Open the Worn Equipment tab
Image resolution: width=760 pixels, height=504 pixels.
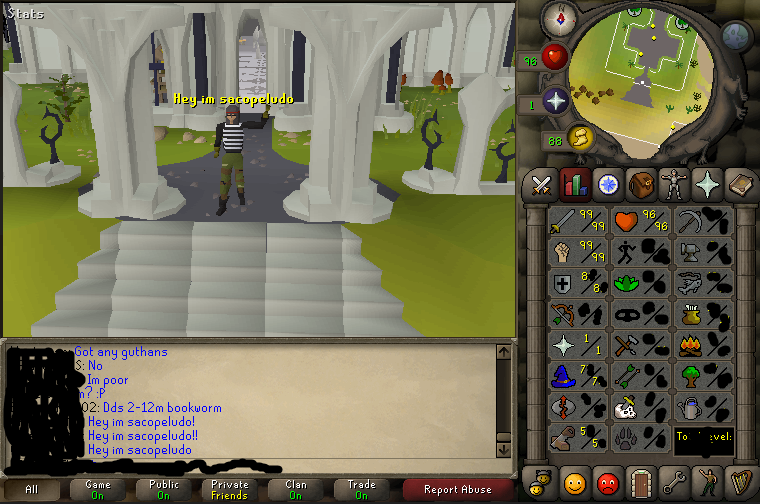(x=674, y=184)
